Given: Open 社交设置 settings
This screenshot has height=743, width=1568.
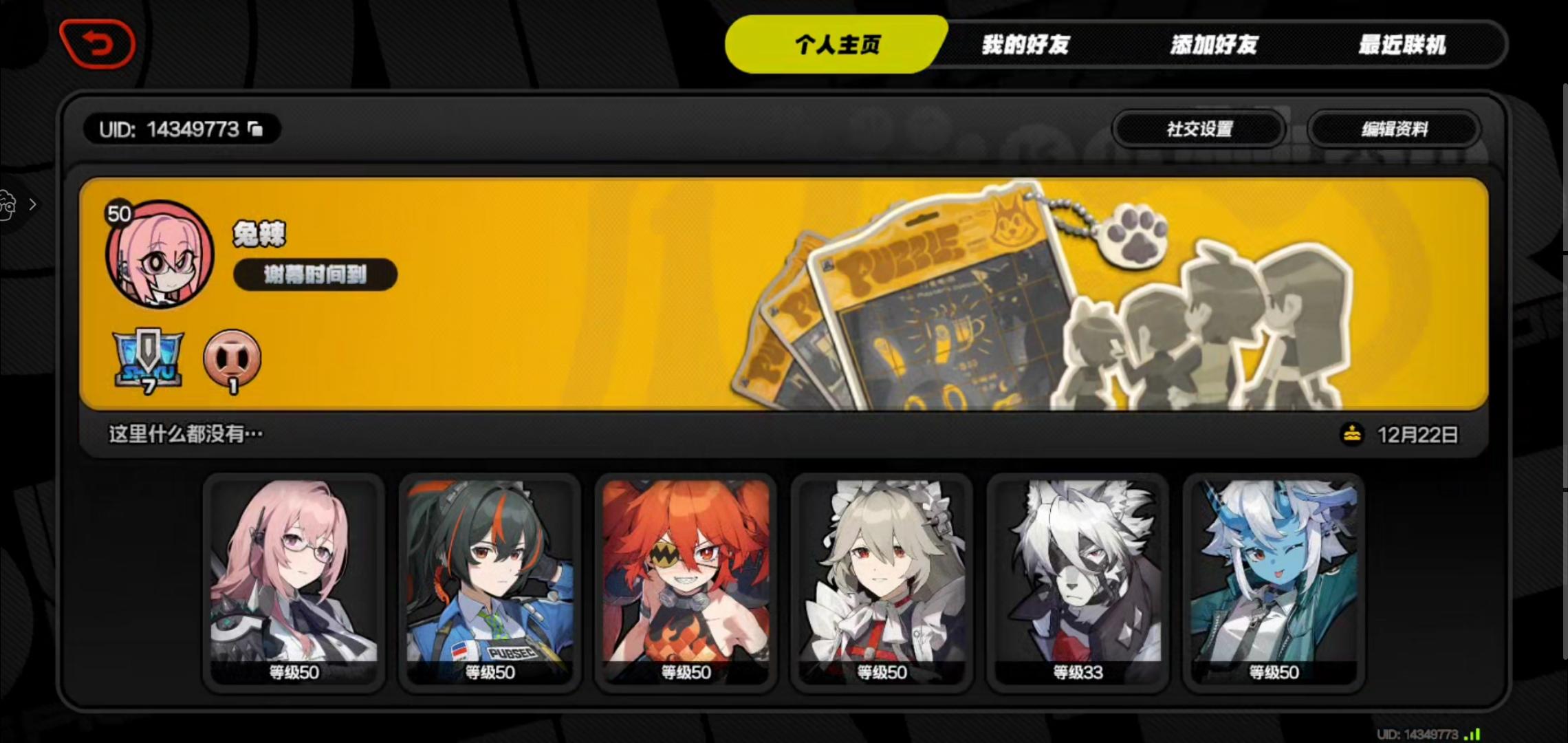Looking at the screenshot, I should 1199,129.
